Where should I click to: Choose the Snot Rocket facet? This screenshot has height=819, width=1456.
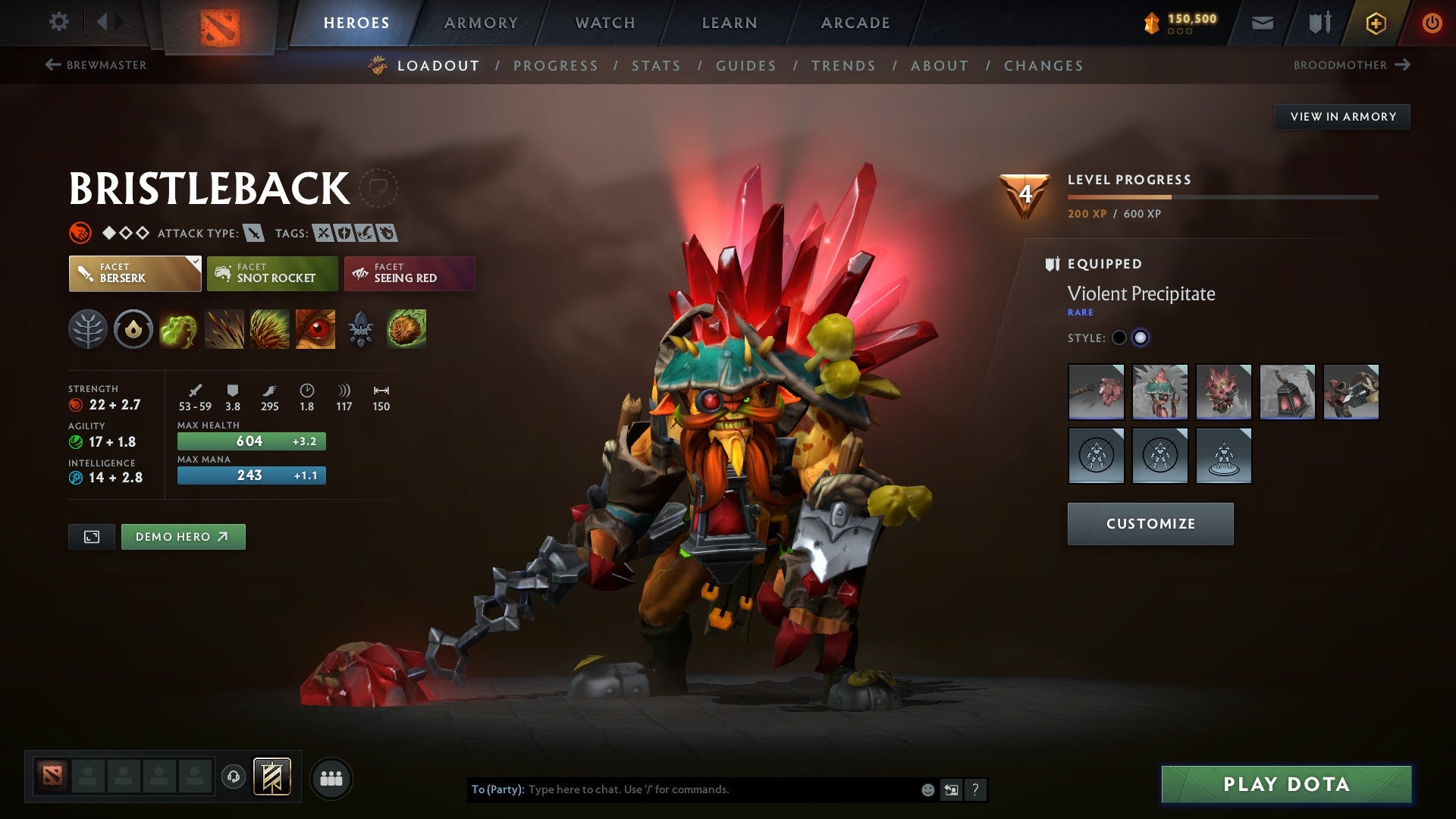[271, 273]
